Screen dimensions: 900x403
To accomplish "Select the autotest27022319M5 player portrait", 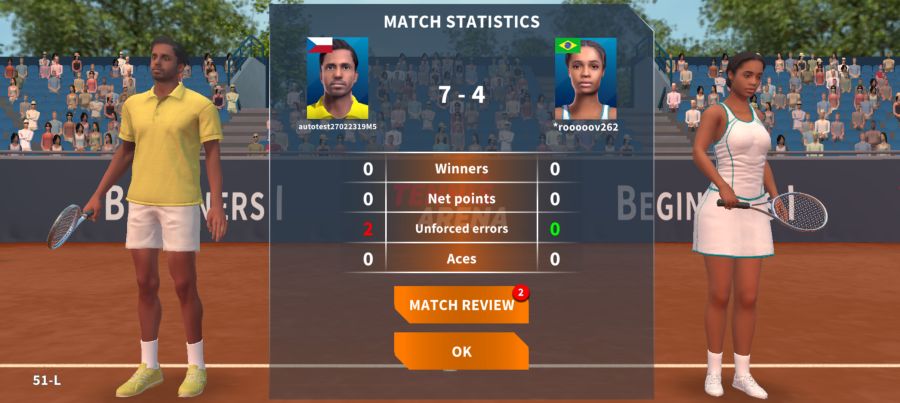I will click(337, 79).
